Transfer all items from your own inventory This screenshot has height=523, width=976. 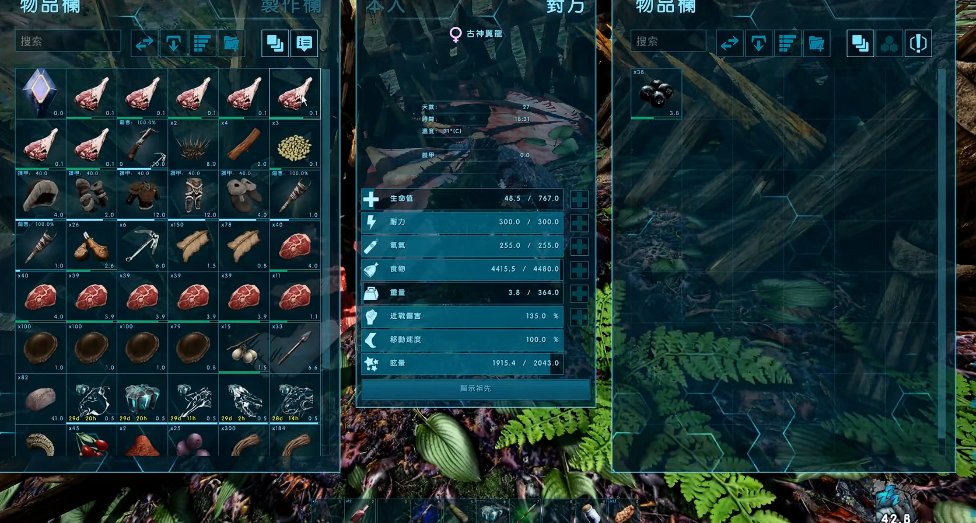click(x=145, y=43)
